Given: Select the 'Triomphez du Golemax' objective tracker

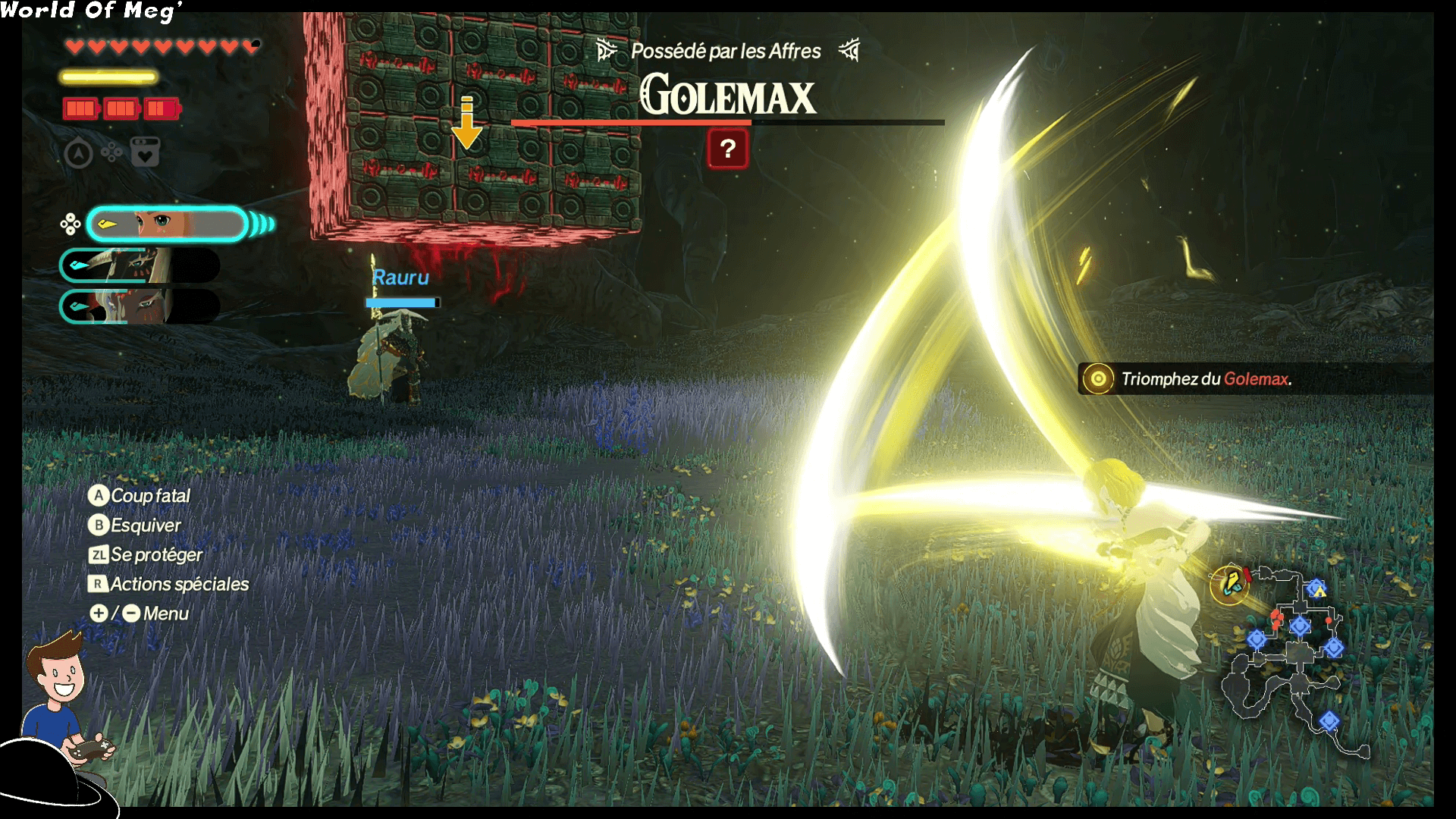Looking at the screenshot, I should [1206, 379].
